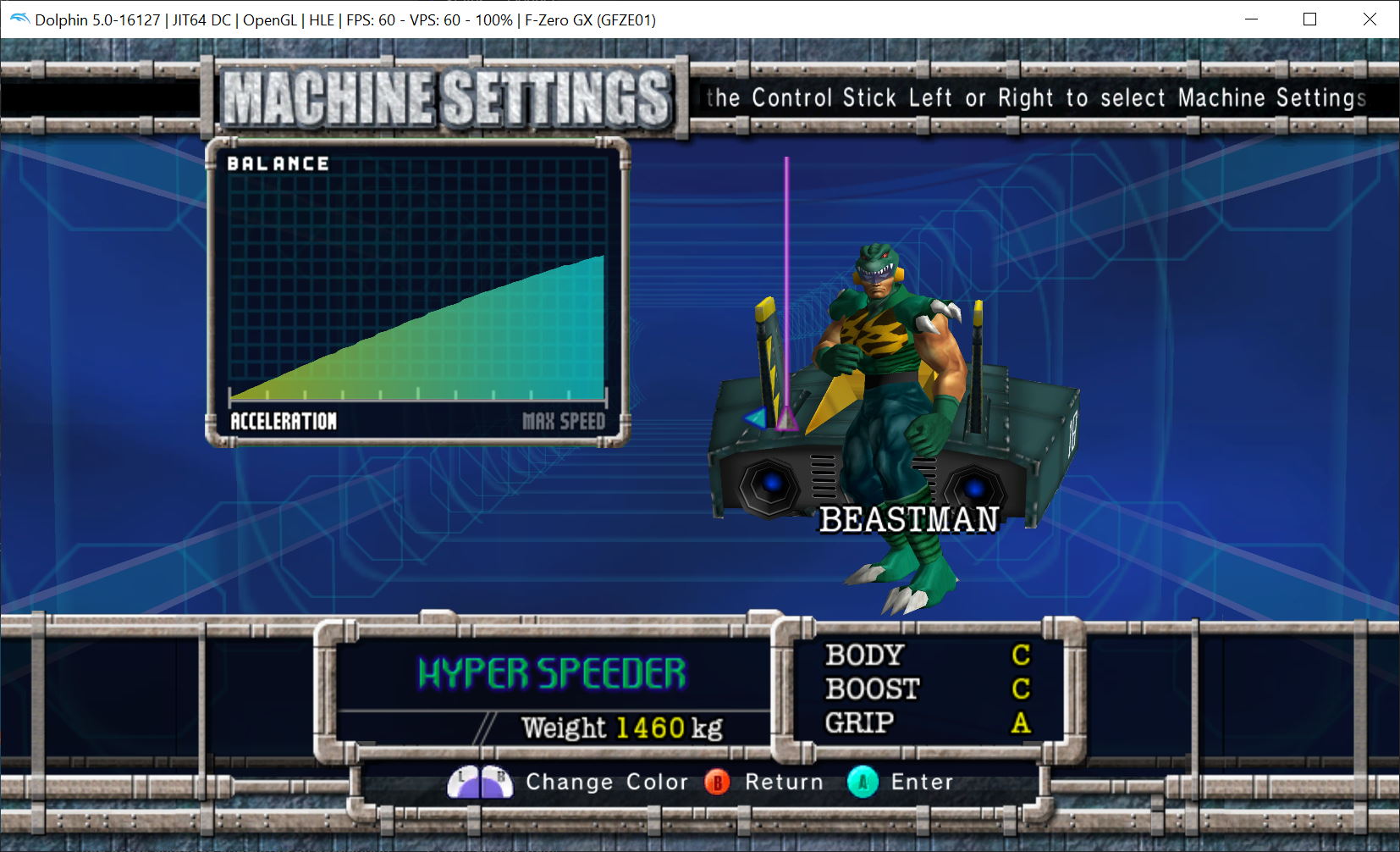Select the Max Speed end of the balance
The width and height of the screenshot is (1400, 852).
(563, 421)
